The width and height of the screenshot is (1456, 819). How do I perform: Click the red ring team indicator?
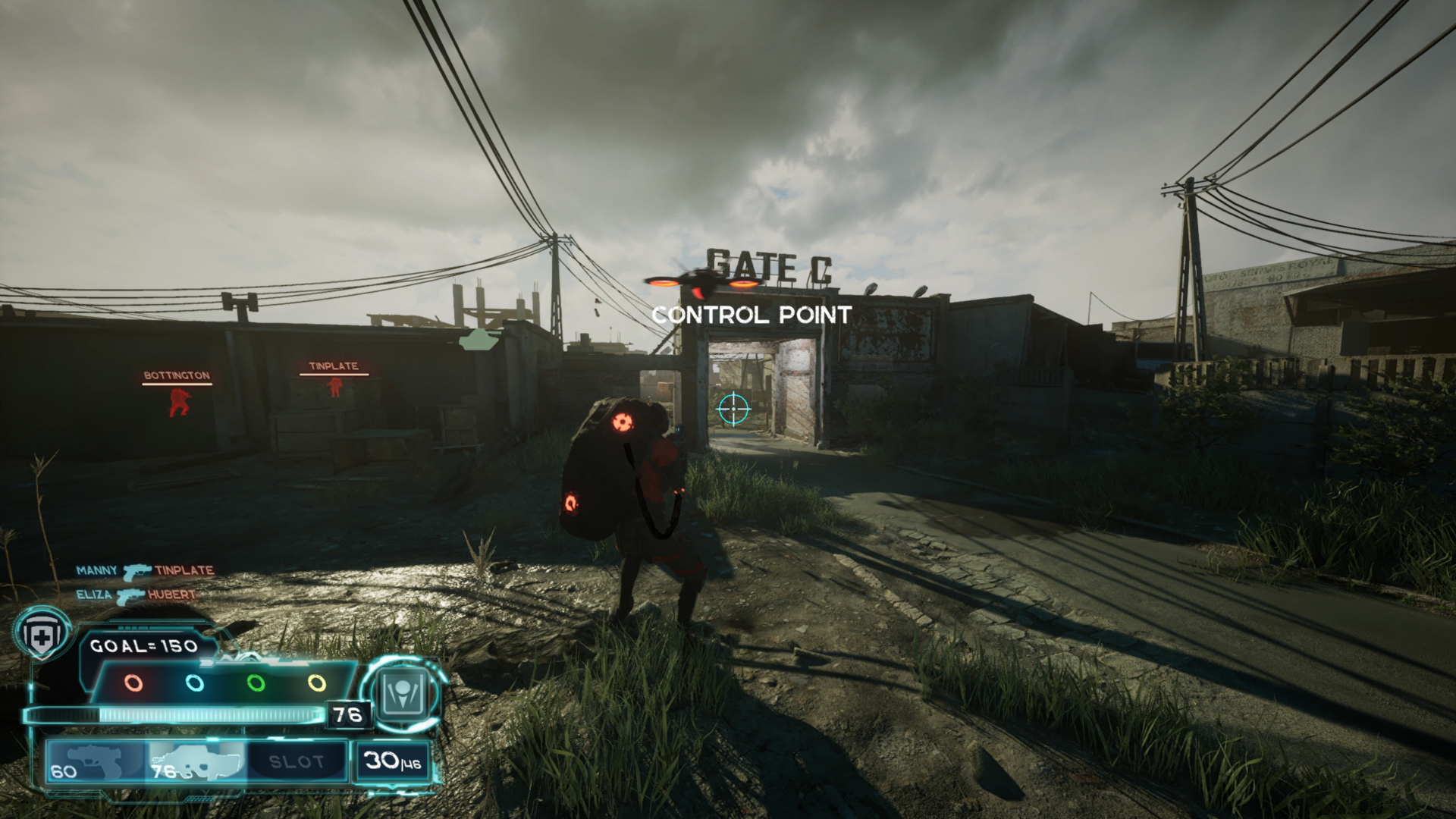point(133,682)
